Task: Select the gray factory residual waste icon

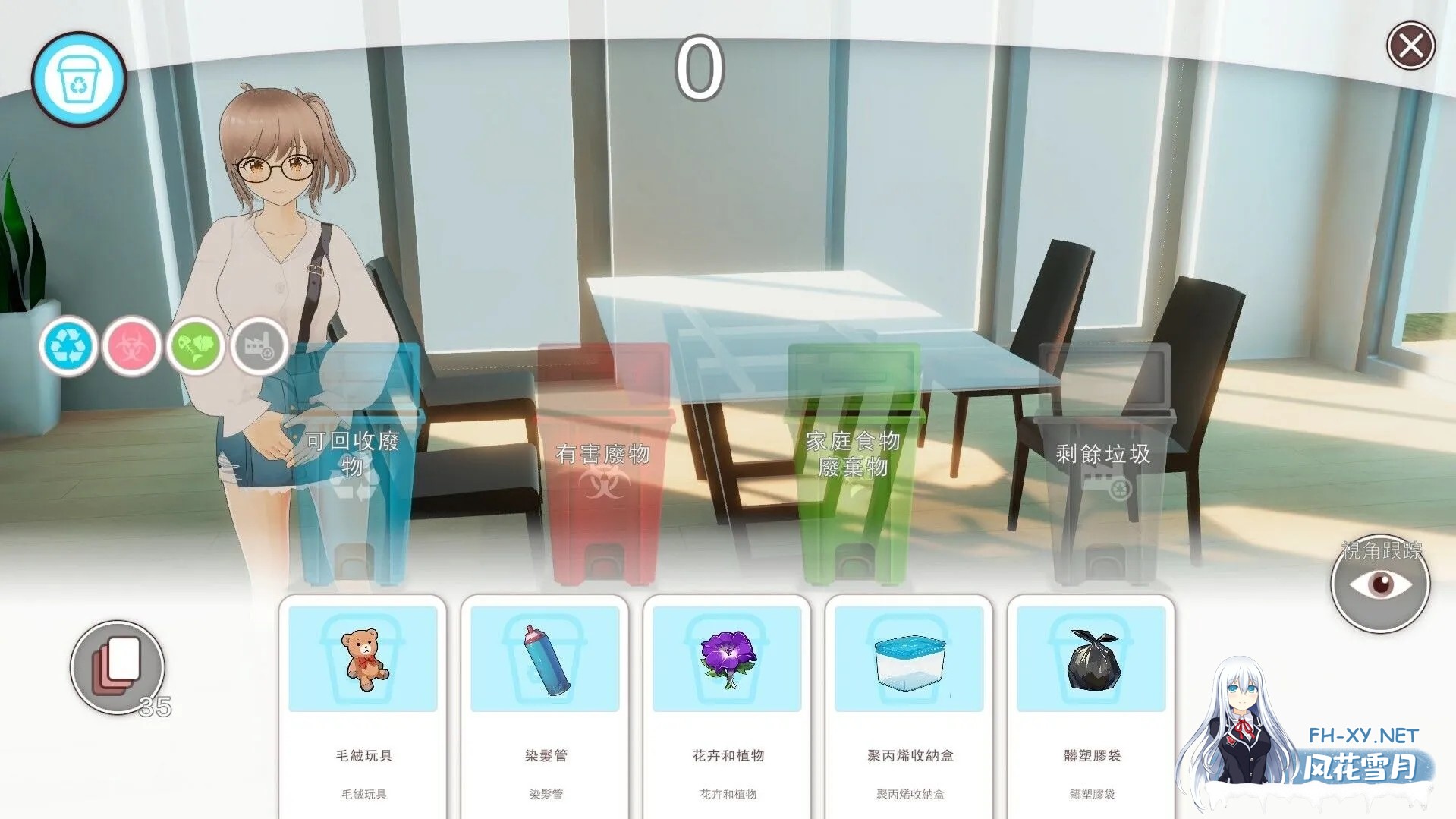Action: (x=260, y=346)
